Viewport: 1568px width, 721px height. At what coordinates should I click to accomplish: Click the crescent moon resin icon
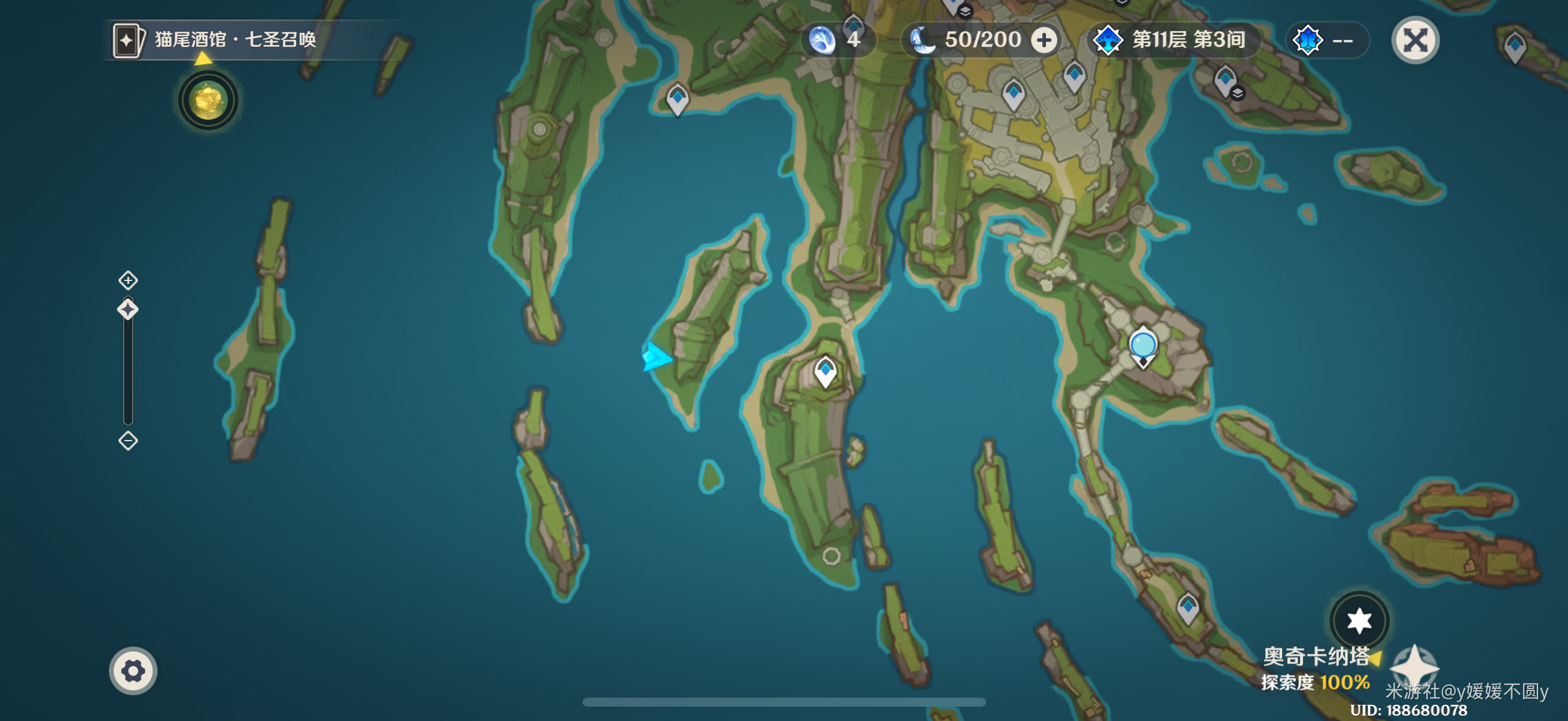click(923, 40)
